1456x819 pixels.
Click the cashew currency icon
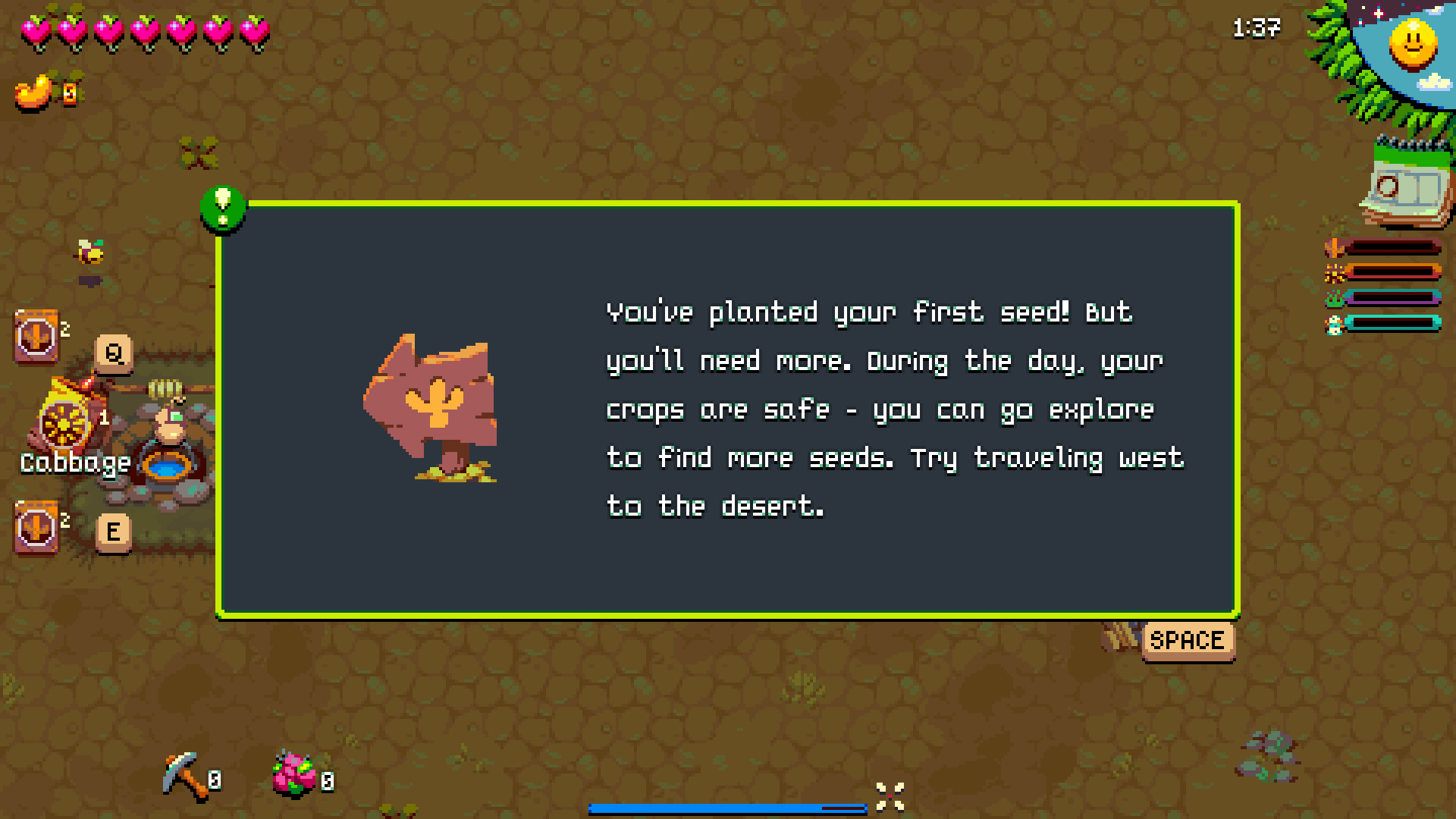[34, 93]
